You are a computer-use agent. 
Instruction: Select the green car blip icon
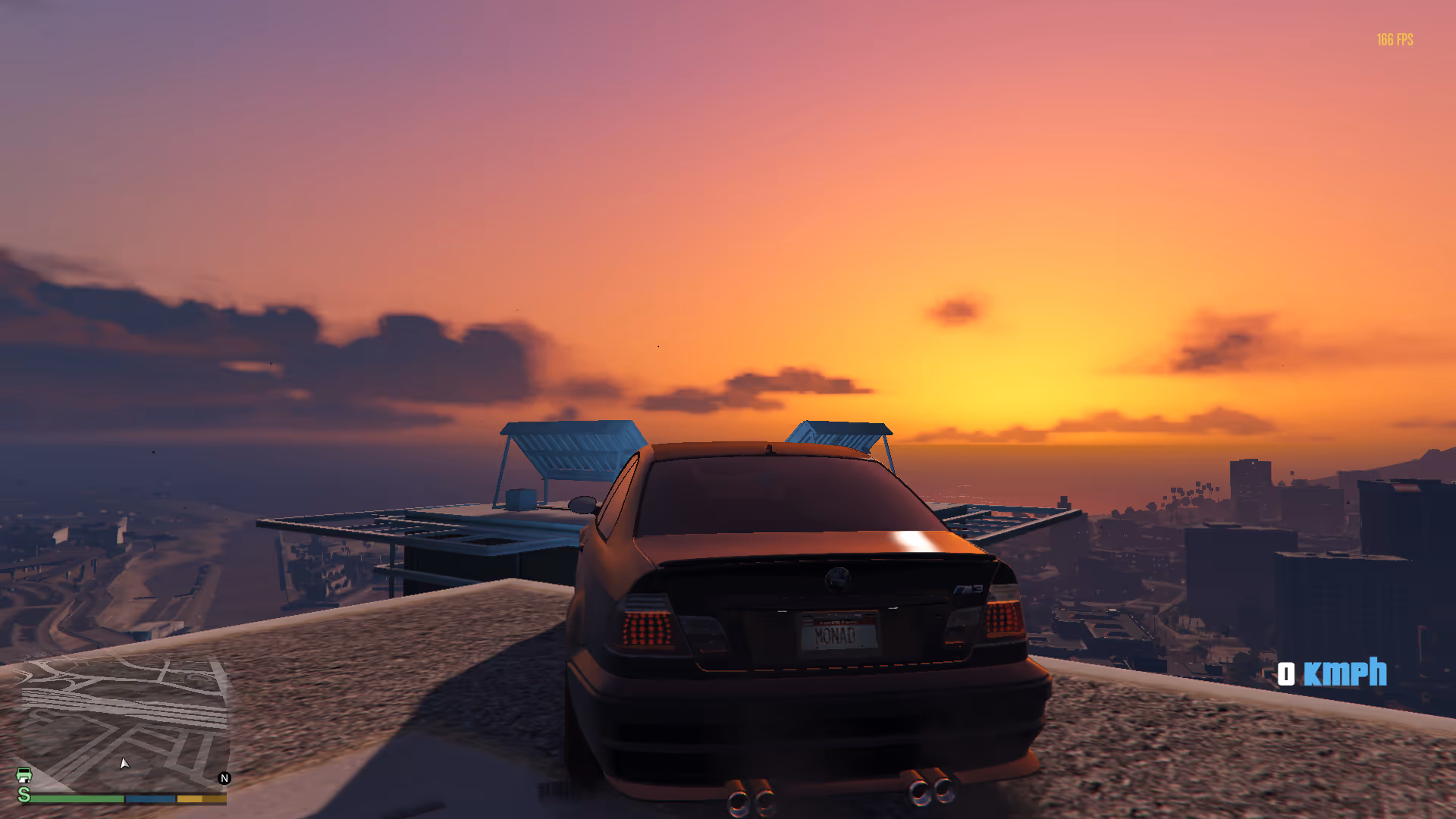[24, 775]
